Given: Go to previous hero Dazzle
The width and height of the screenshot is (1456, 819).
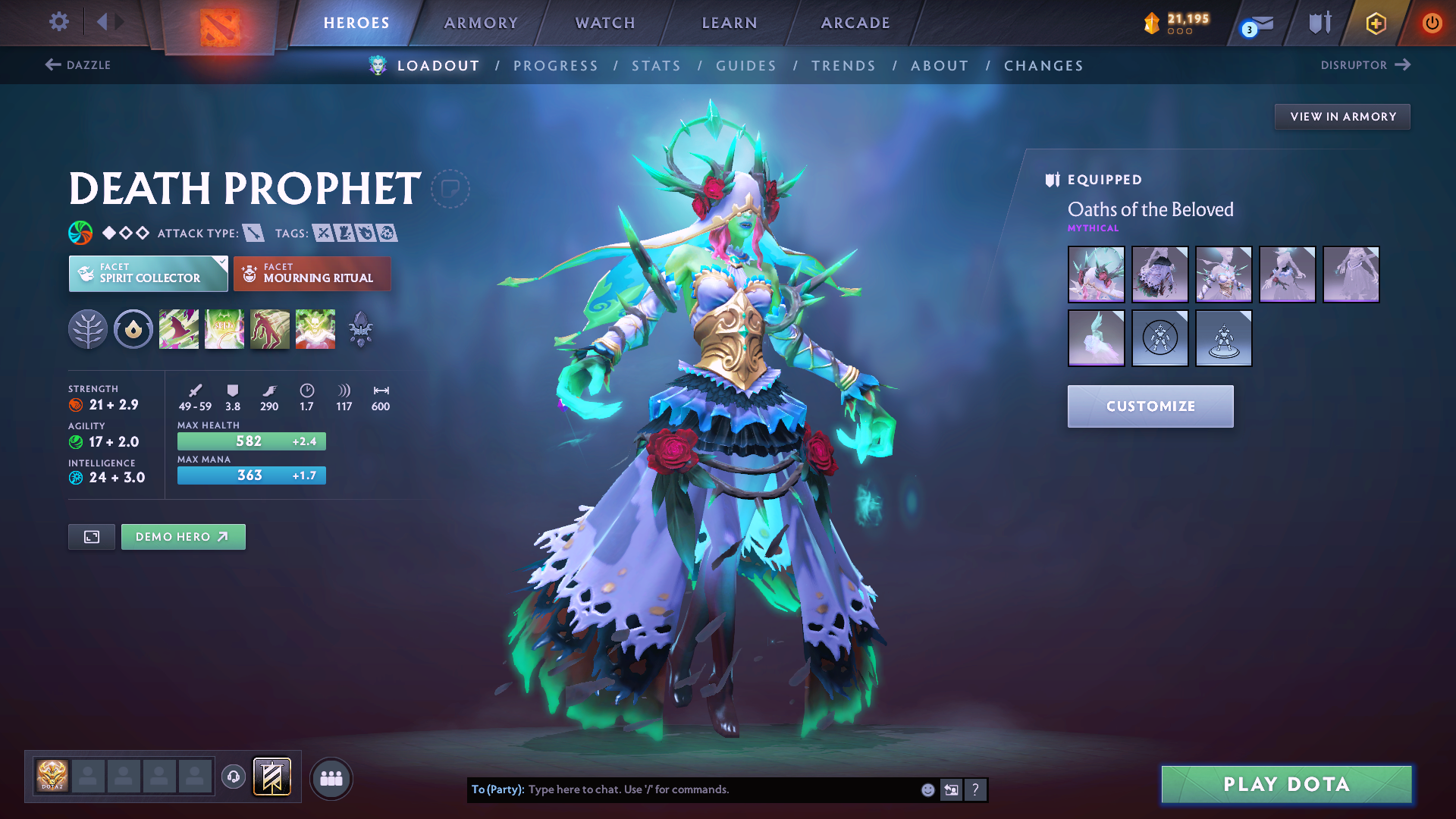Looking at the screenshot, I should click(x=78, y=65).
